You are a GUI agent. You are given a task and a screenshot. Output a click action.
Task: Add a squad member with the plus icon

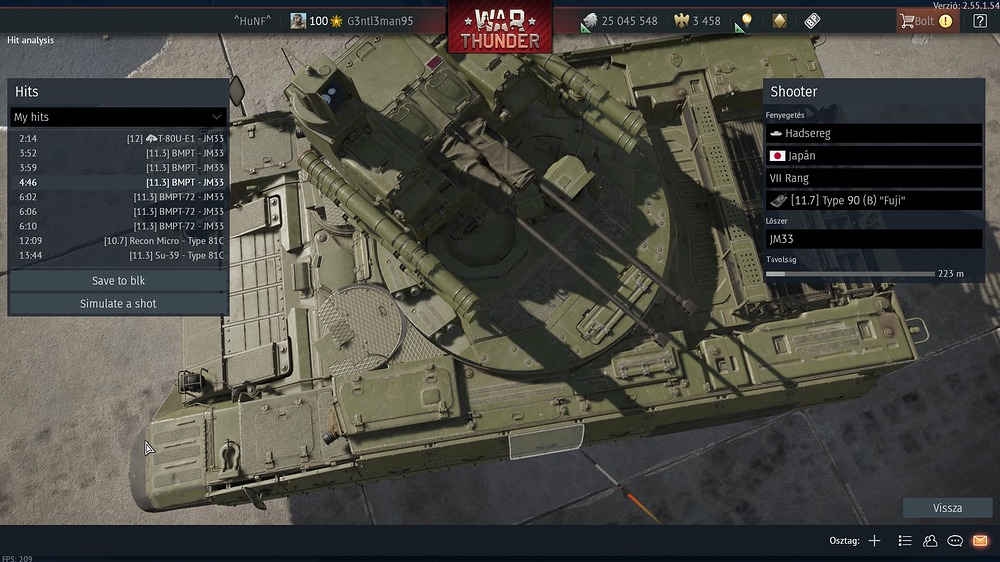pos(874,541)
